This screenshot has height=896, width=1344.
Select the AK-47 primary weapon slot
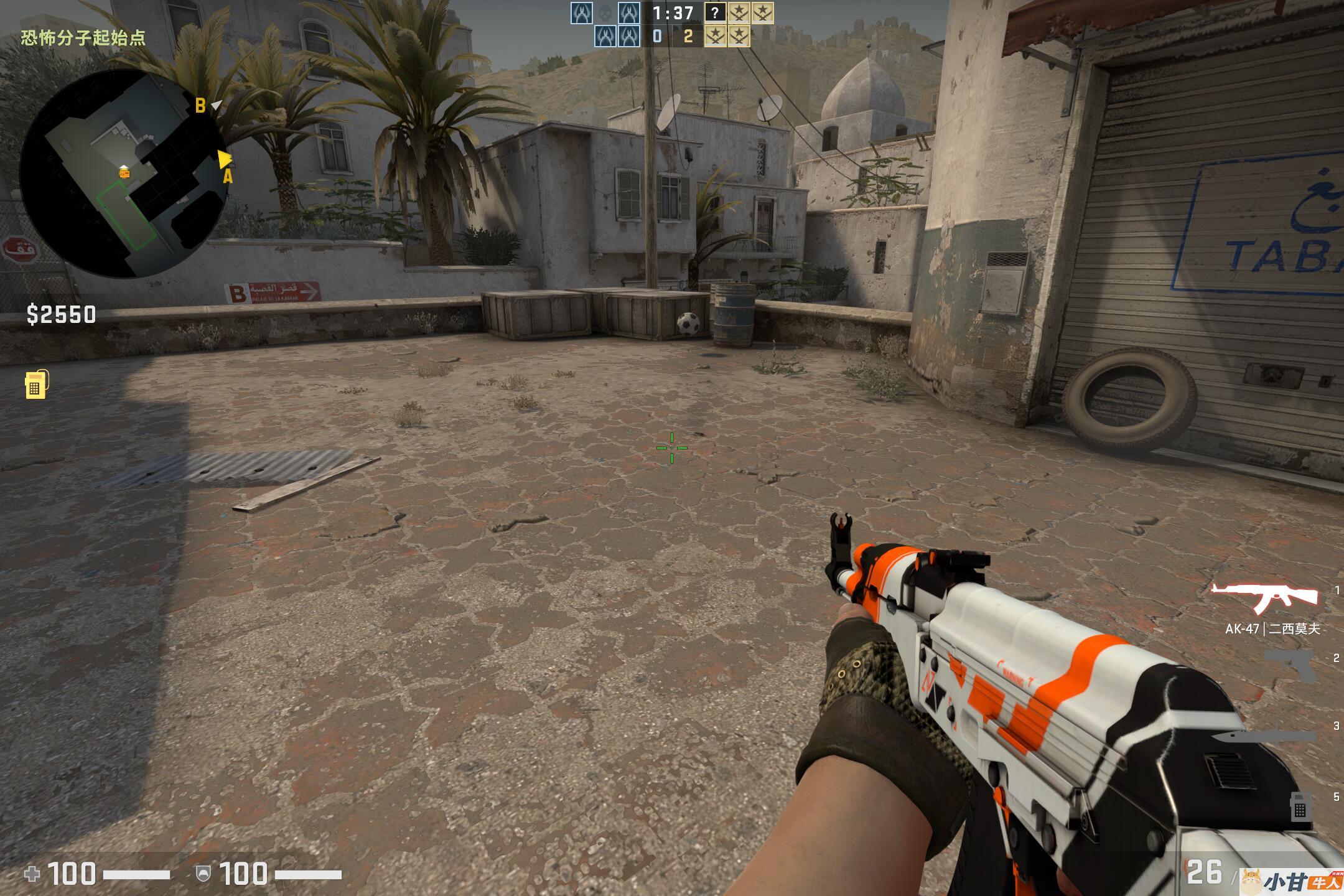click(x=1264, y=597)
